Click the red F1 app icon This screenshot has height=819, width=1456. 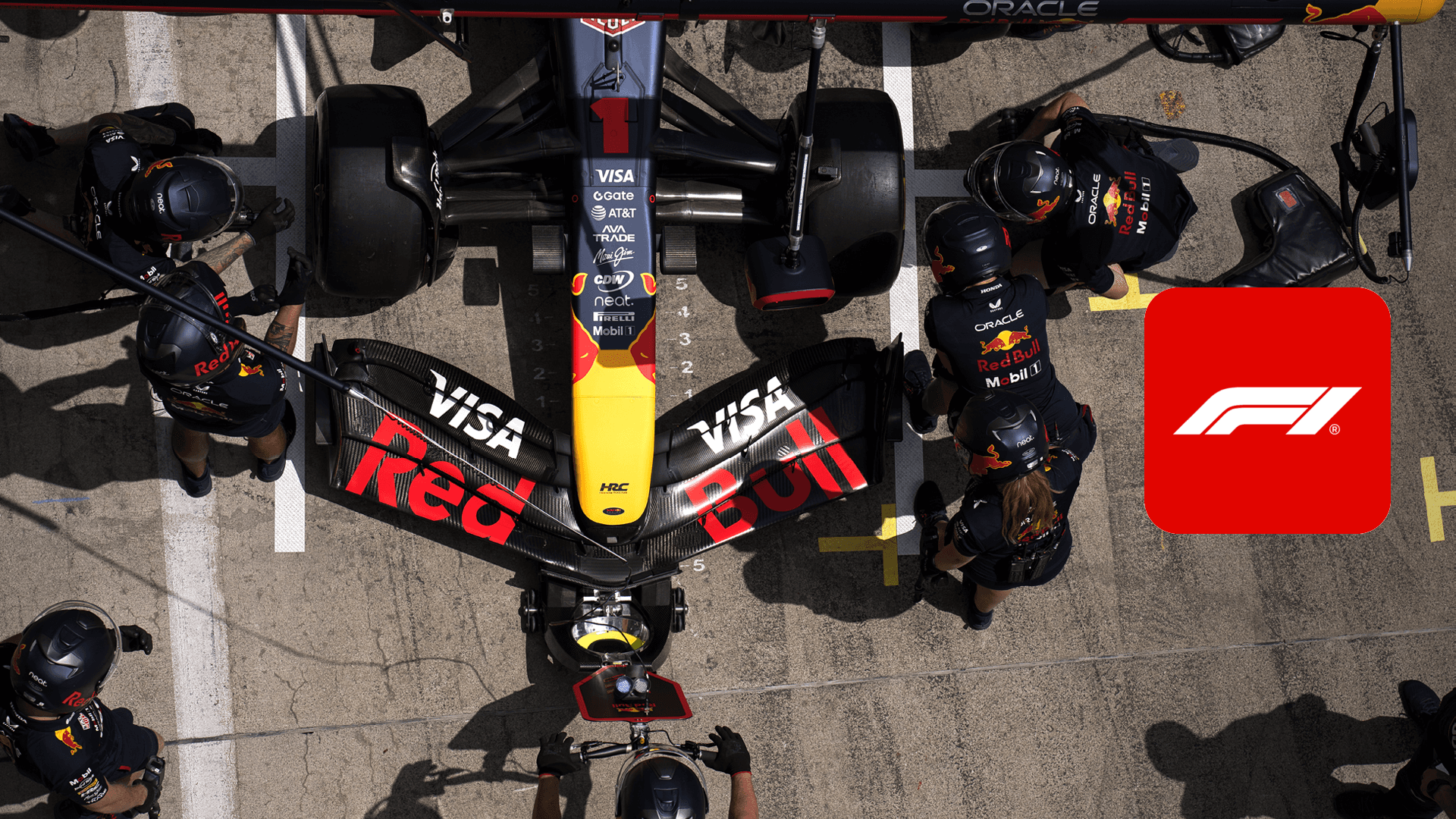pyautogui.click(x=1266, y=410)
